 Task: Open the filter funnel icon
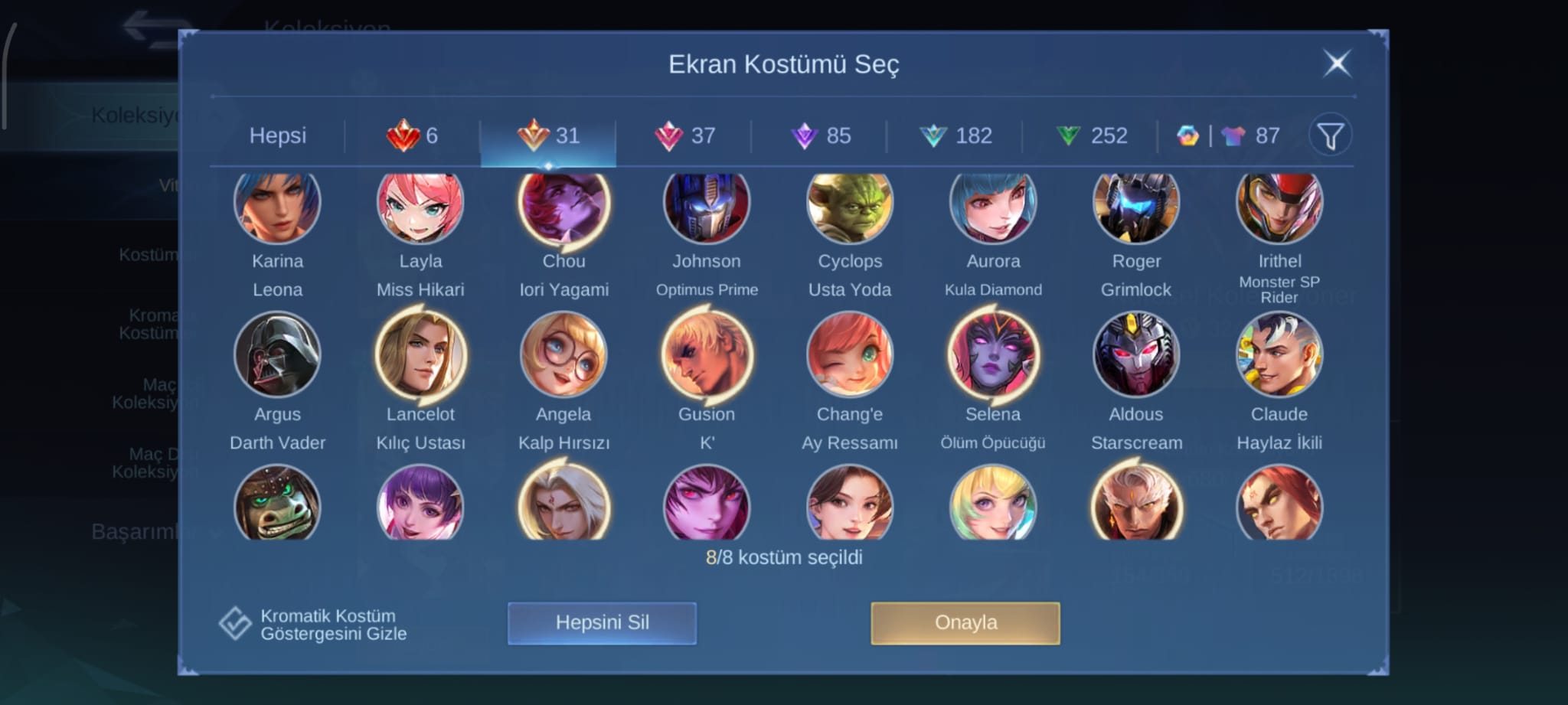click(1330, 135)
